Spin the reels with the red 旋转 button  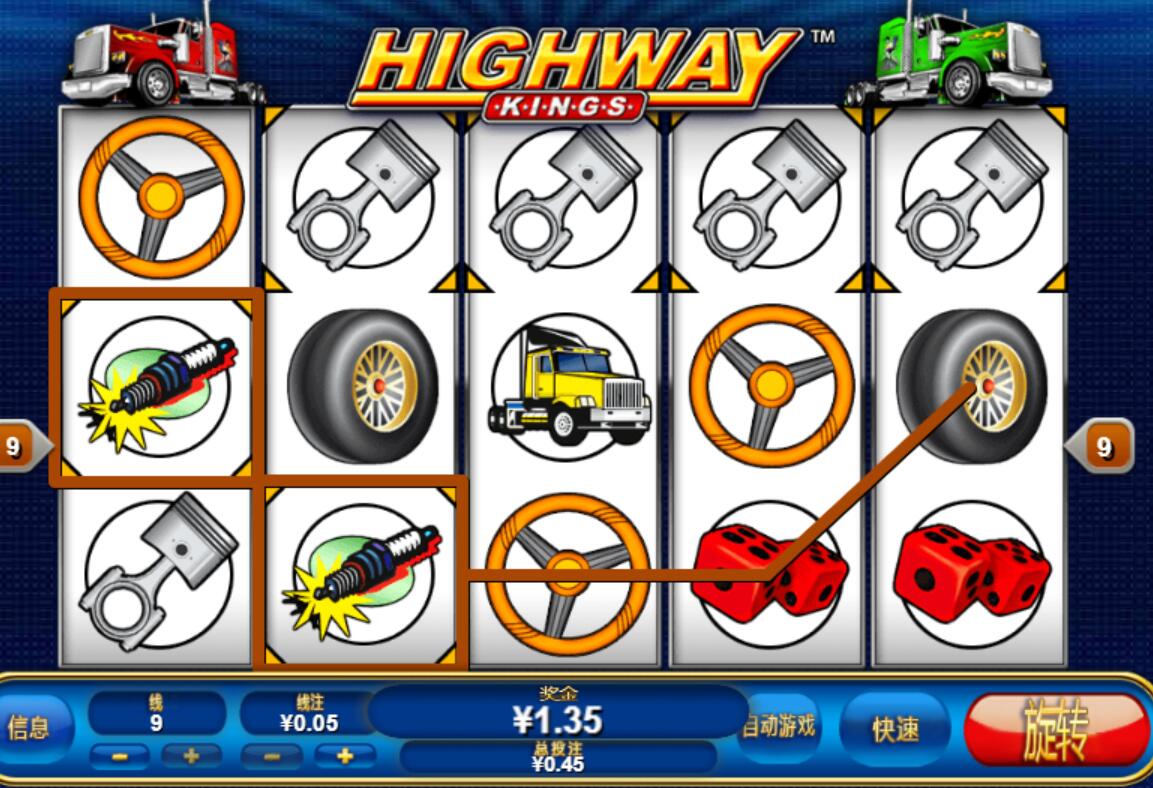(x=1056, y=730)
